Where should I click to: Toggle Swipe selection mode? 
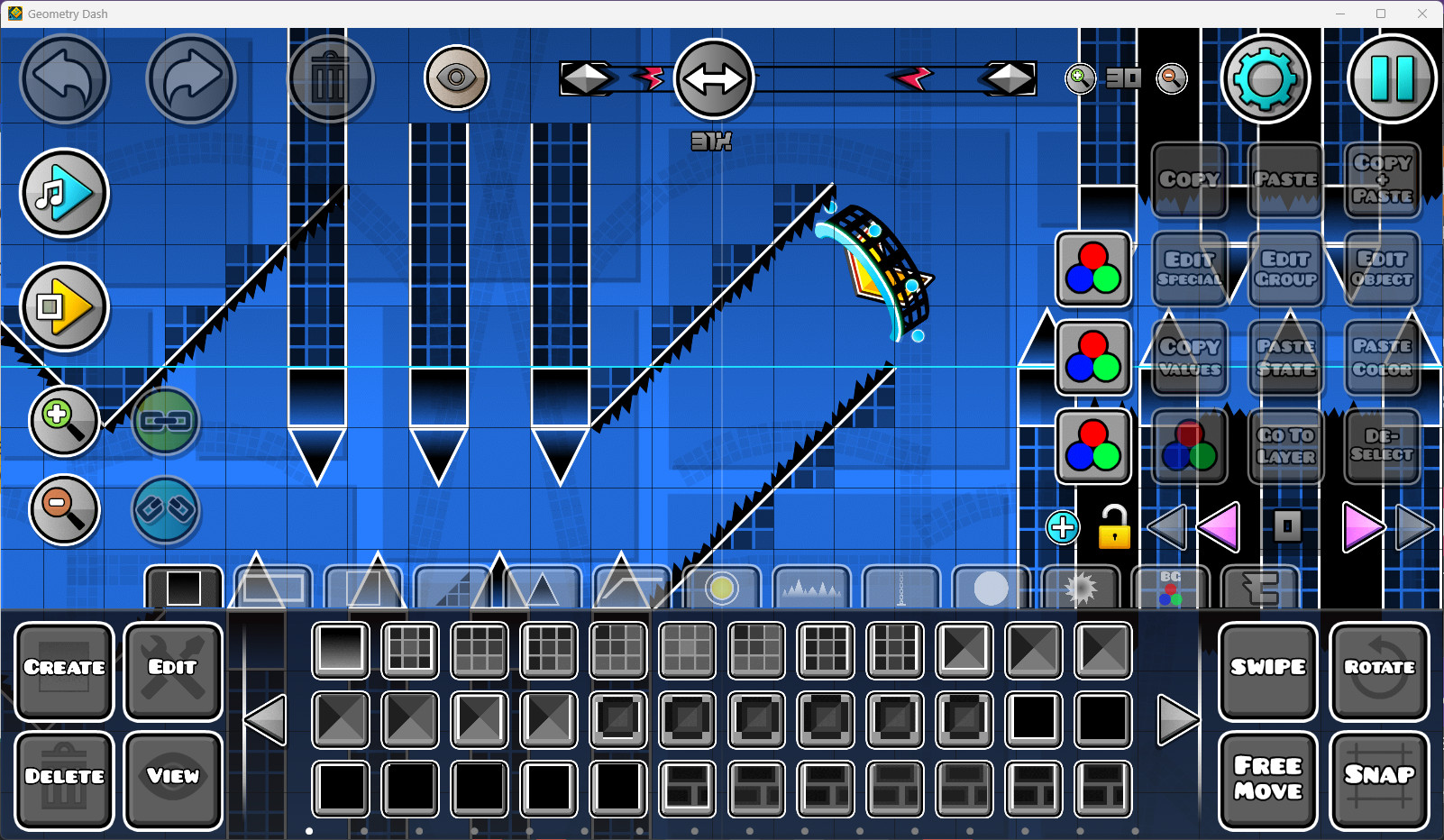(x=1267, y=667)
